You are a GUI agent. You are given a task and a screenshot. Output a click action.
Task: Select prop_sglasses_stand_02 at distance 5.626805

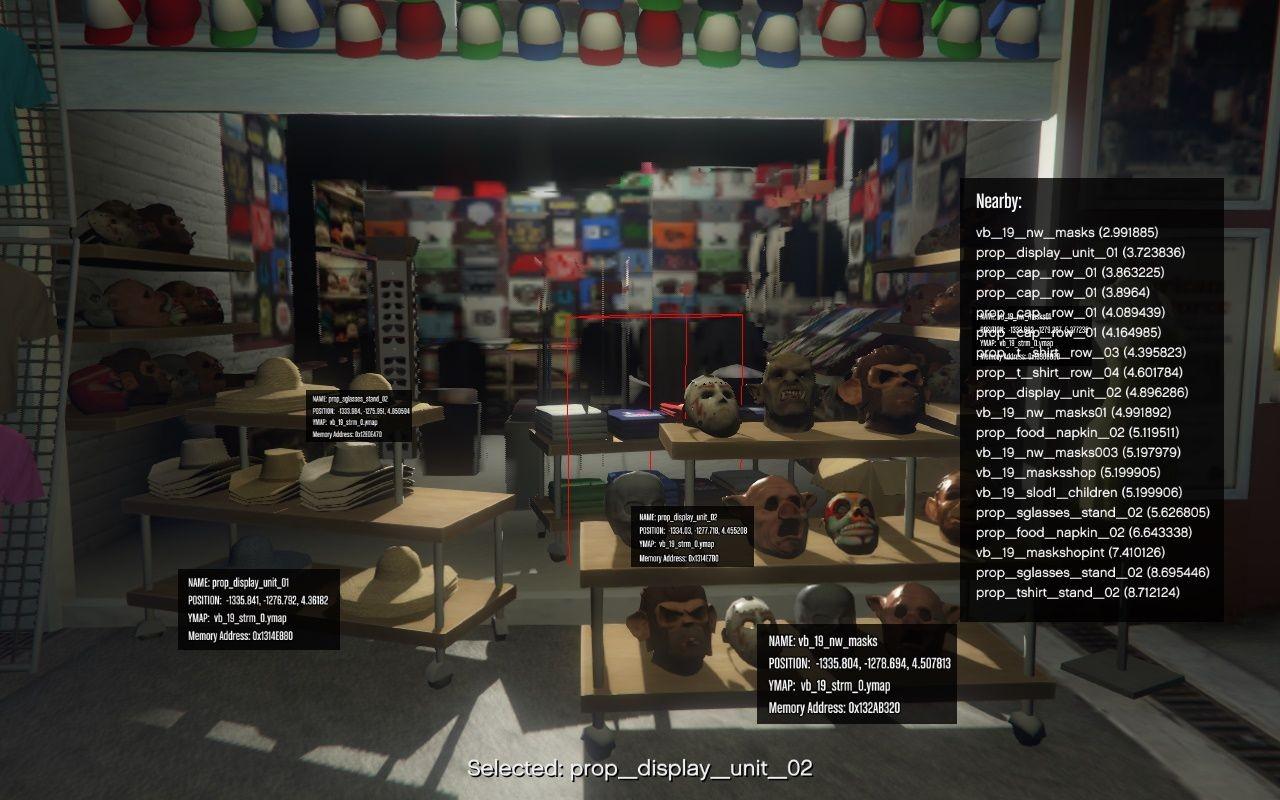(1093, 512)
